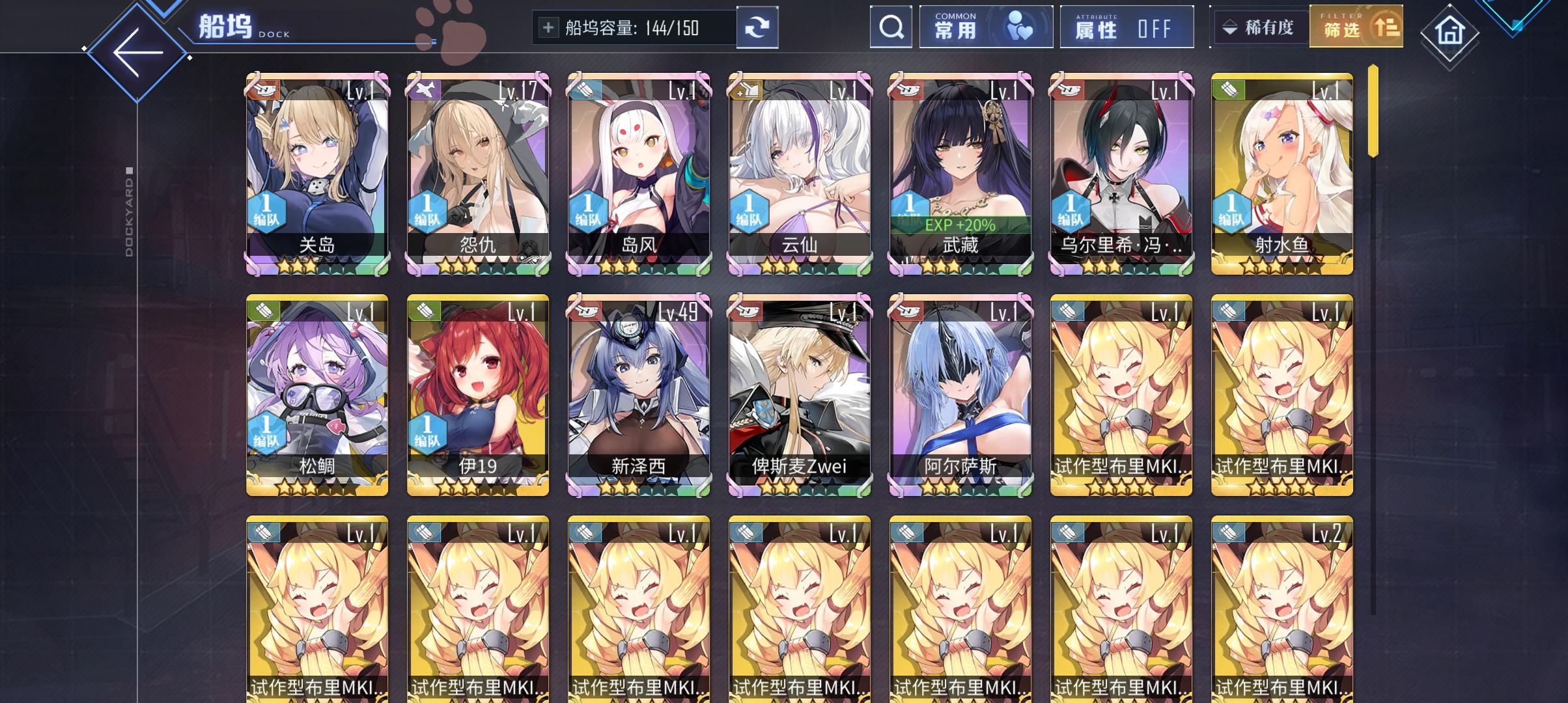Open the search magnifier tool

click(x=891, y=27)
